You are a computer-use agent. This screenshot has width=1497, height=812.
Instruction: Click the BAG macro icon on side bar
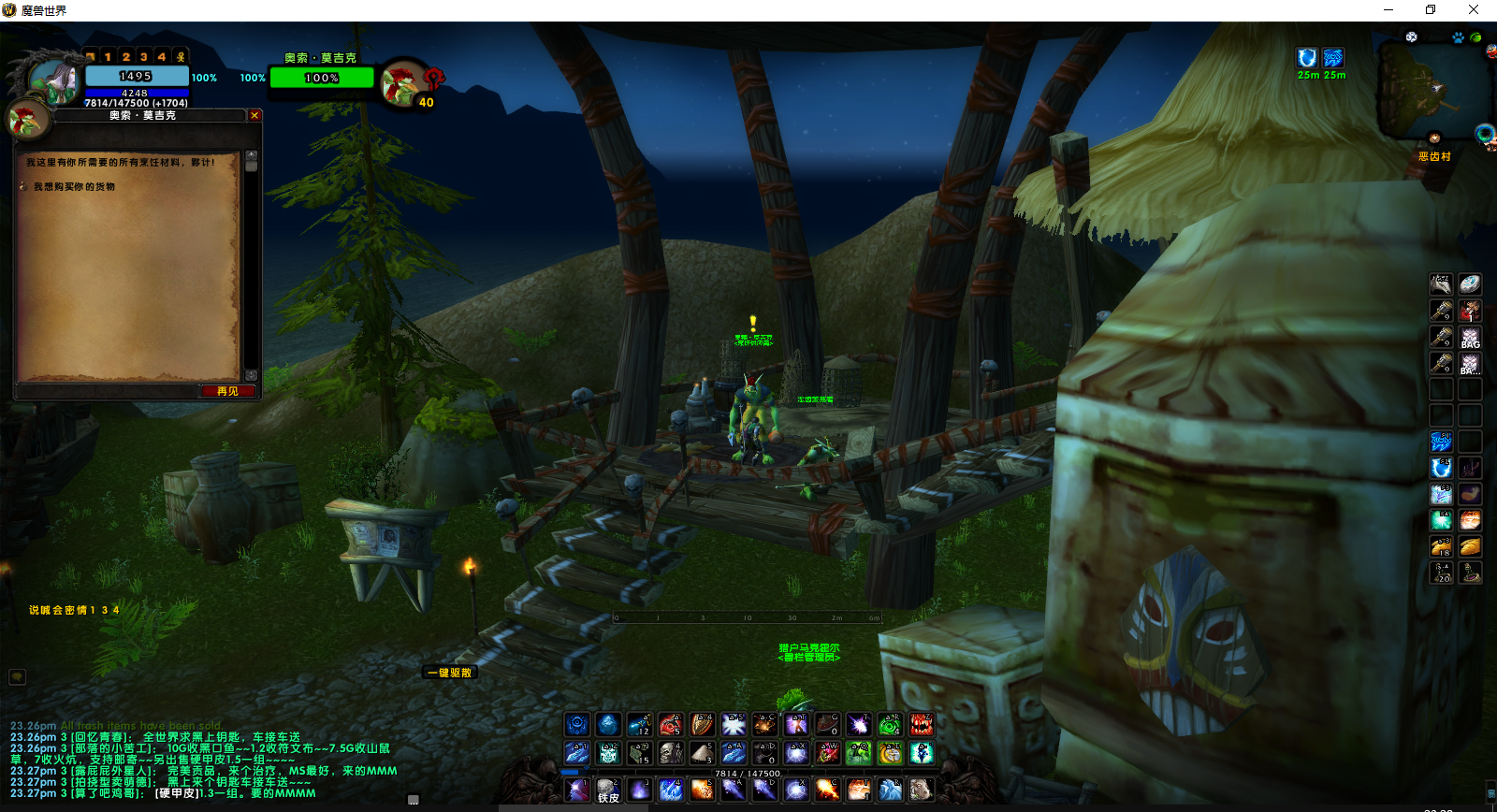coord(1470,337)
